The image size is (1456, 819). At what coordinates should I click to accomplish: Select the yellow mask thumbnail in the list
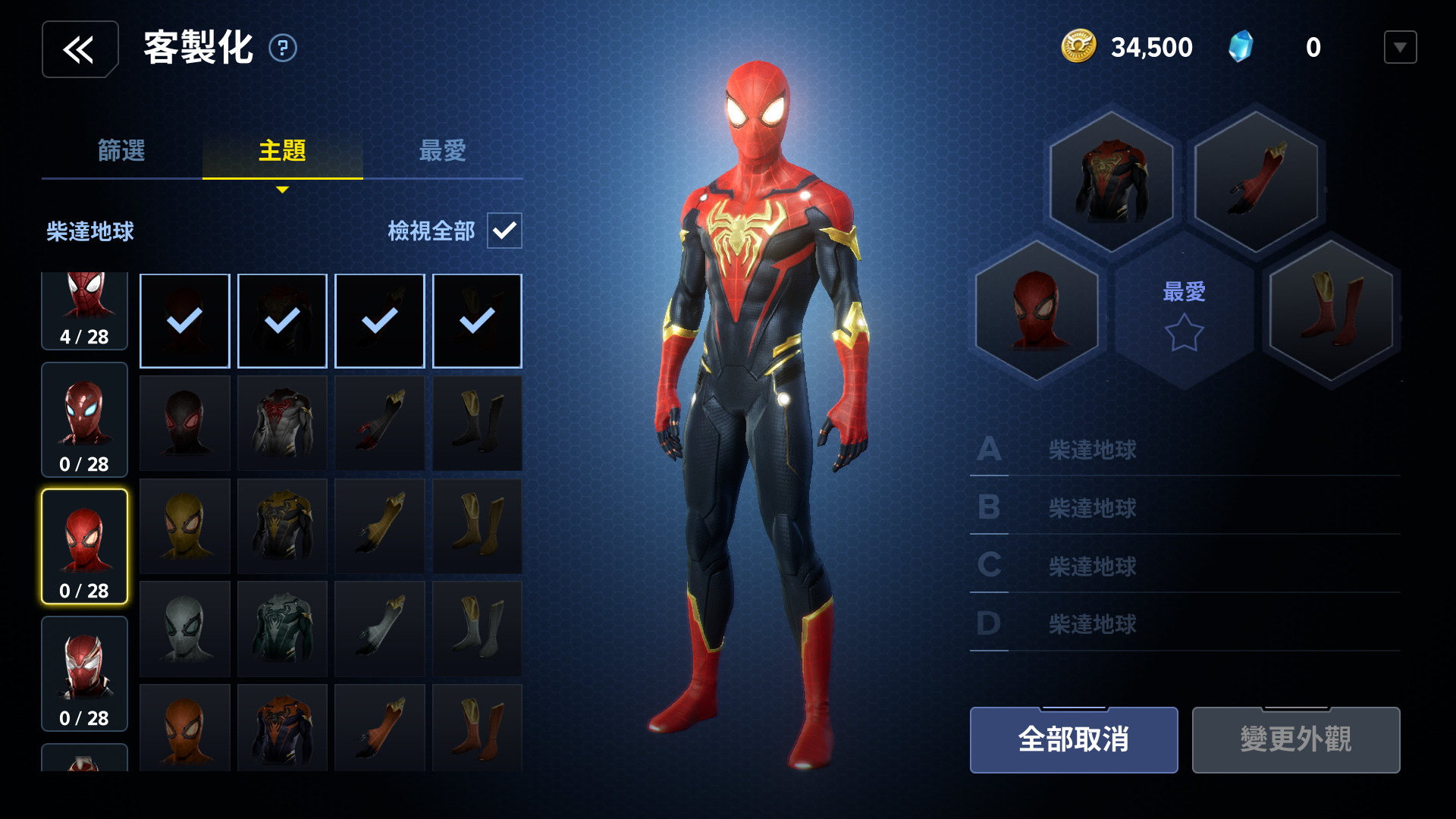(x=184, y=526)
